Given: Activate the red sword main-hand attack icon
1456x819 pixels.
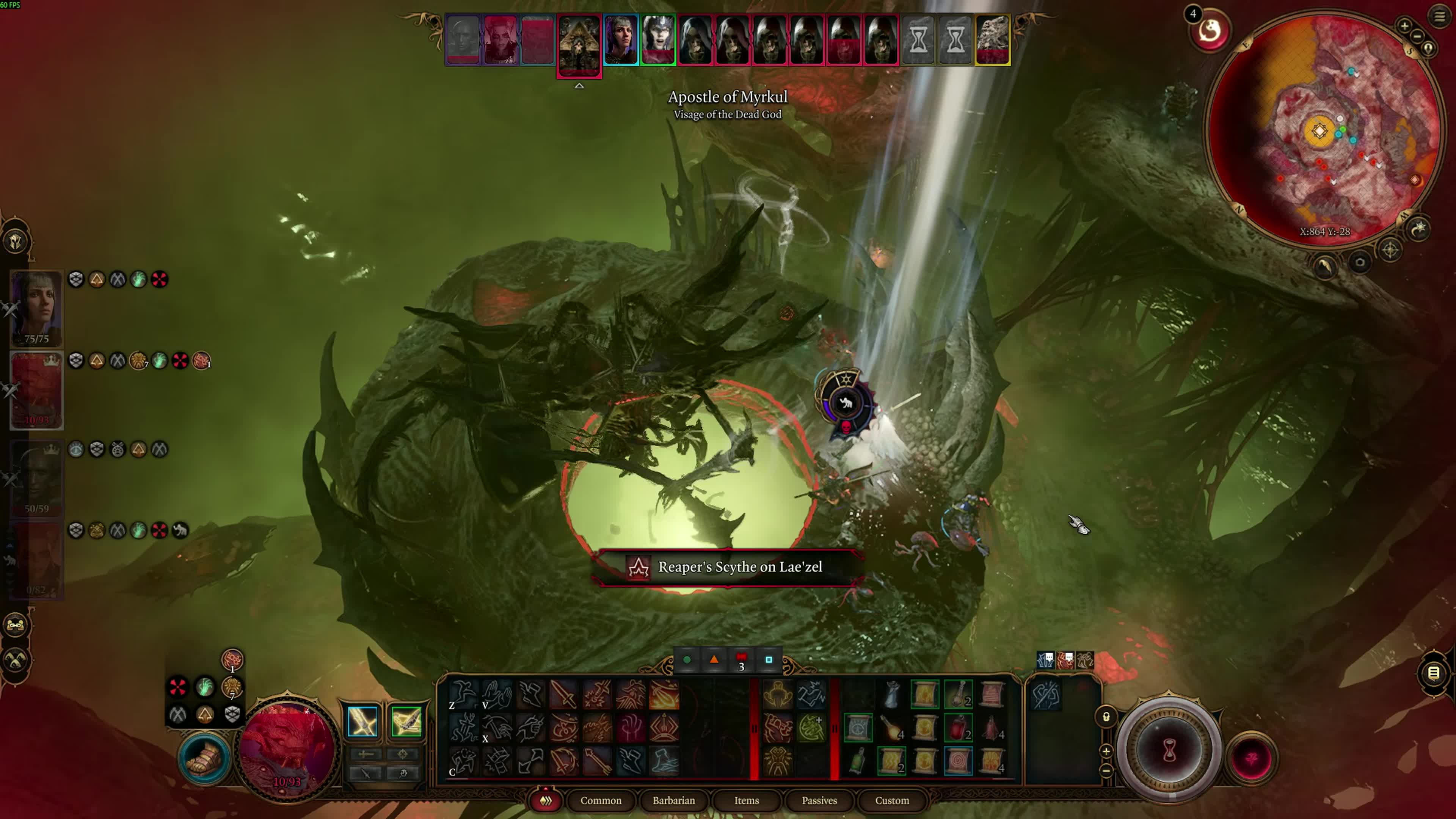Looking at the screenshot, I should 563,694.
